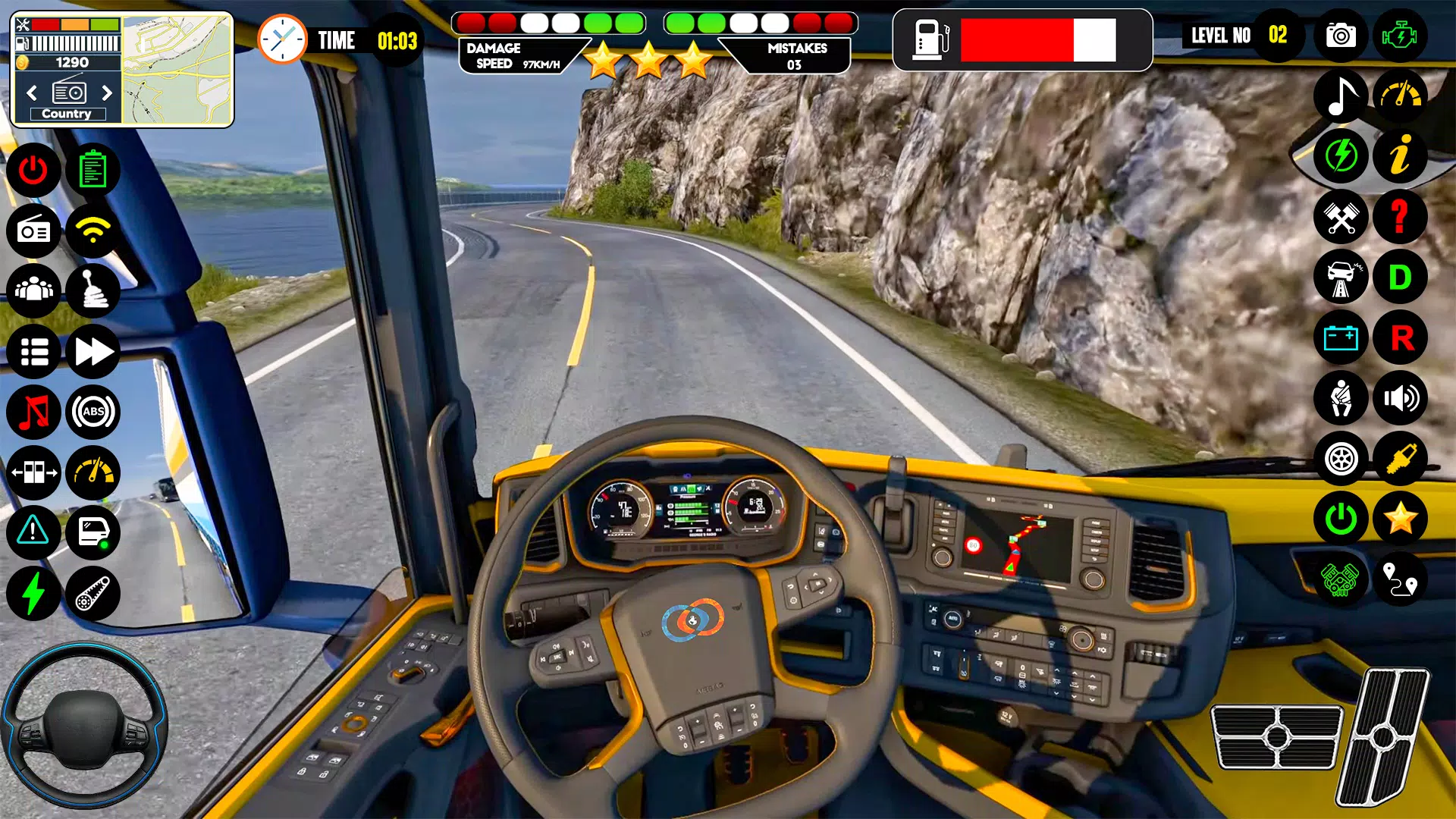
Task: Select the gear shifter icon
Action: point(93,290)
